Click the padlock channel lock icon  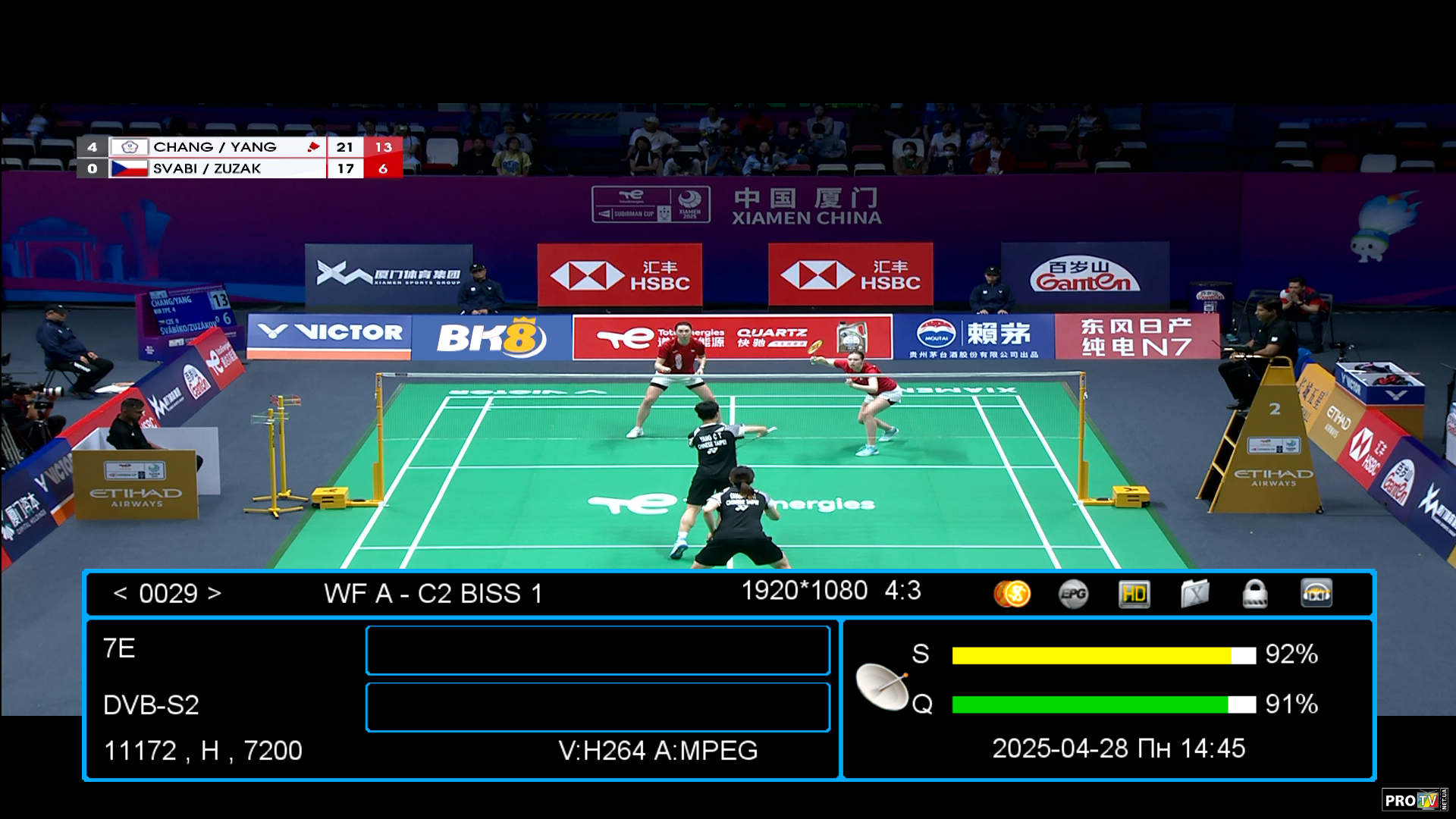(x=1255, y=594)
